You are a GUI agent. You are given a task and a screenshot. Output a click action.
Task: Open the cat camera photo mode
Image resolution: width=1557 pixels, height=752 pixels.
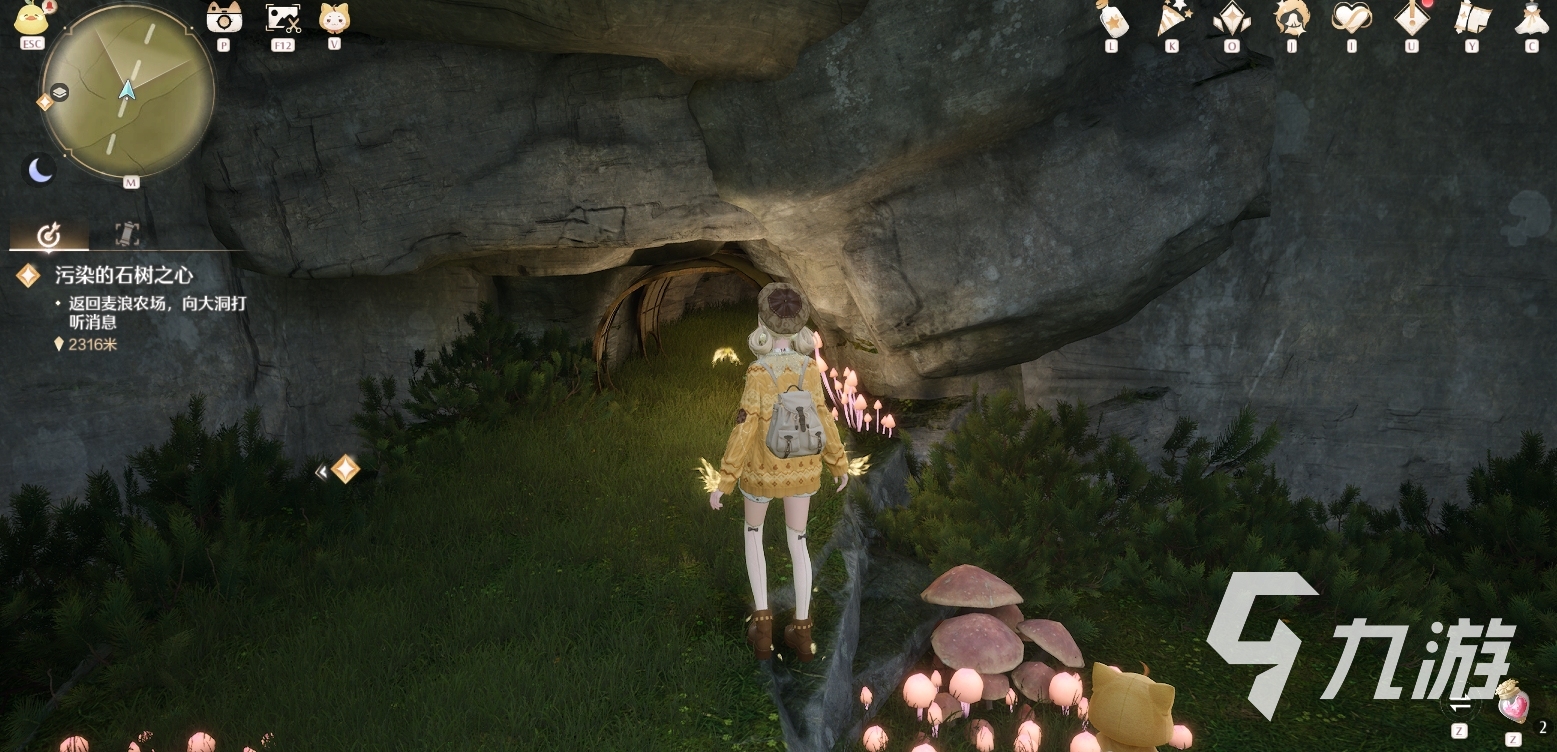click(x=222, y=18)
